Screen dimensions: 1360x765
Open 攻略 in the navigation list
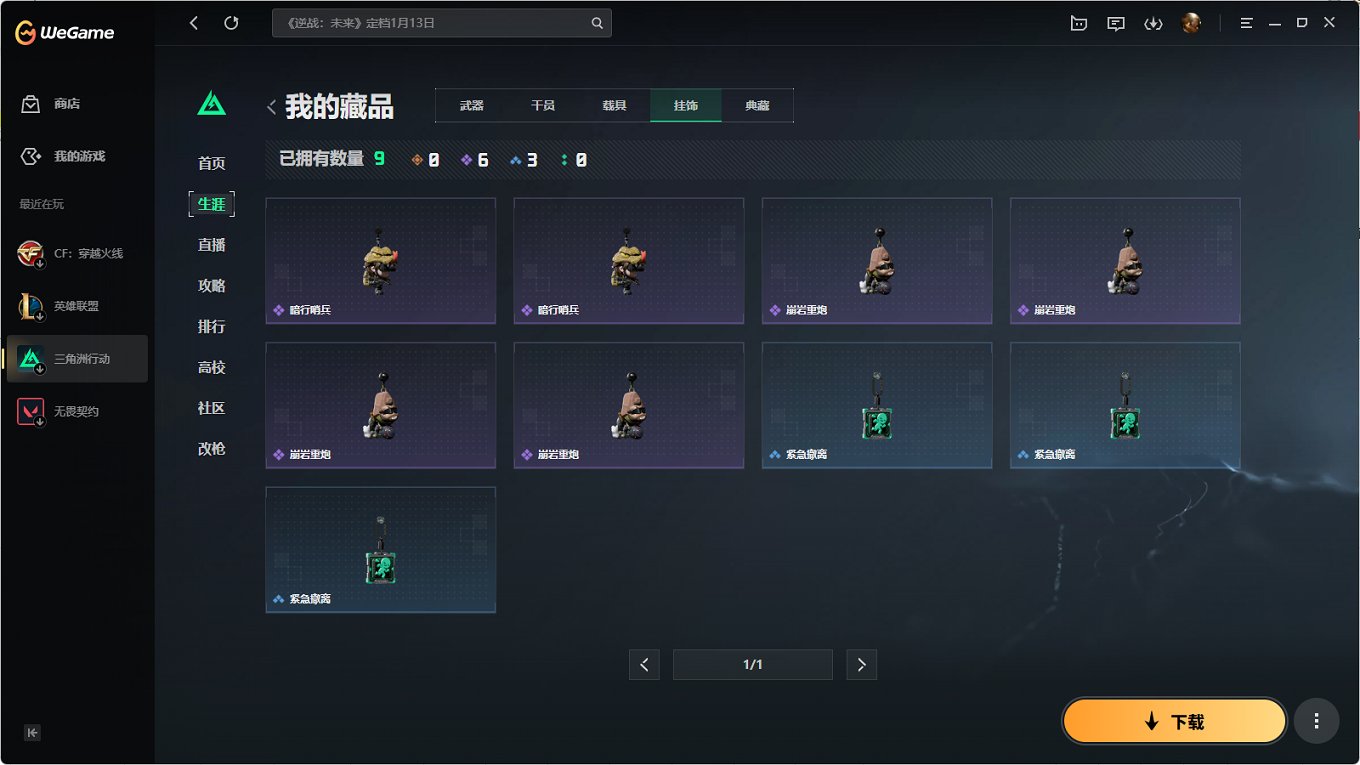(x=211, y=285)
